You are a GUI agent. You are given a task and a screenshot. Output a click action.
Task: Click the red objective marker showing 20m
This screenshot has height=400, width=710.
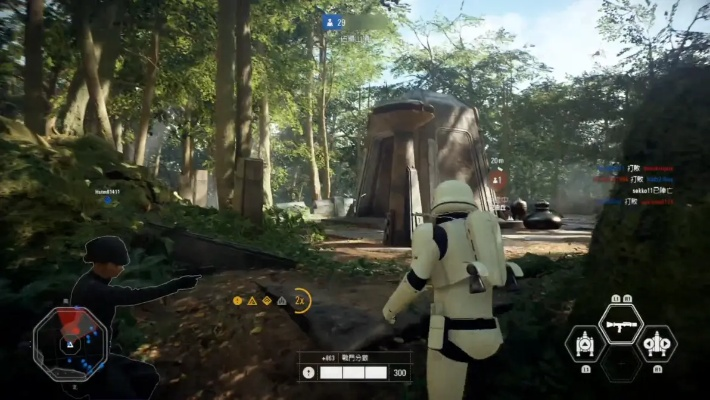(497, 181)
